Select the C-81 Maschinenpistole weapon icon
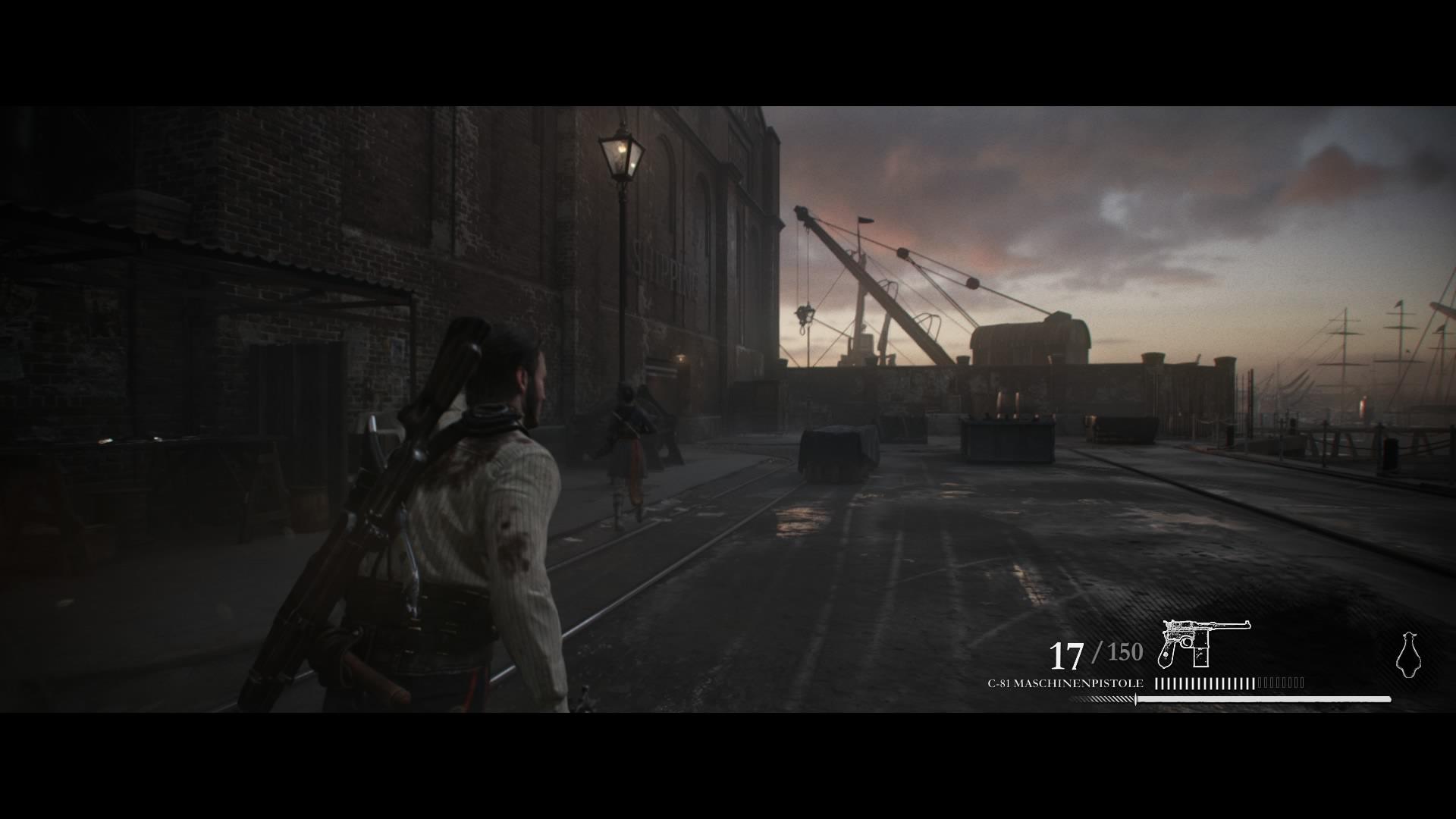The height and width of the screenshot is (819, 1456). click(x=1204, y=644)
